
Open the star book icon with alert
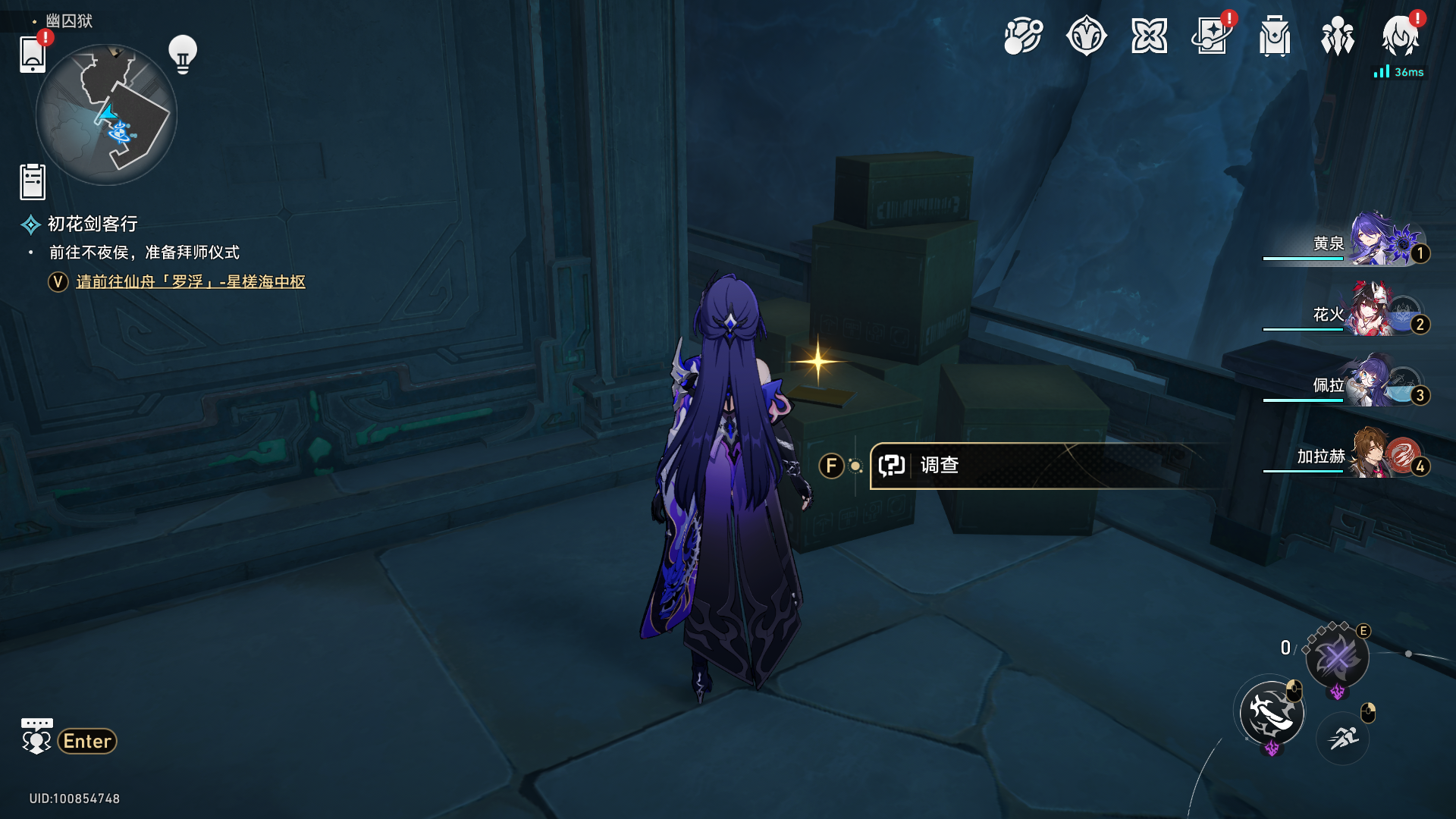pyautogui.click(x=1212, y=36)
